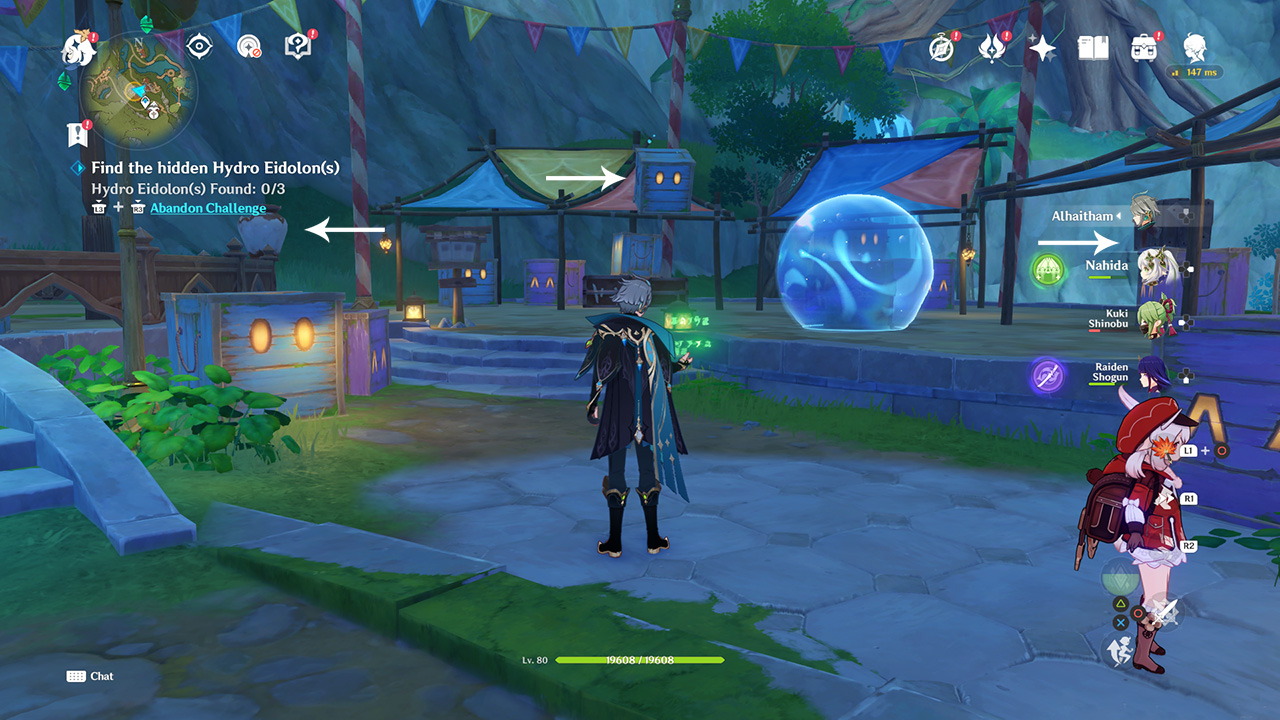Open the Wish star icon
This screenshot has height=720, width=1280.
click(x=1042, y=48)
